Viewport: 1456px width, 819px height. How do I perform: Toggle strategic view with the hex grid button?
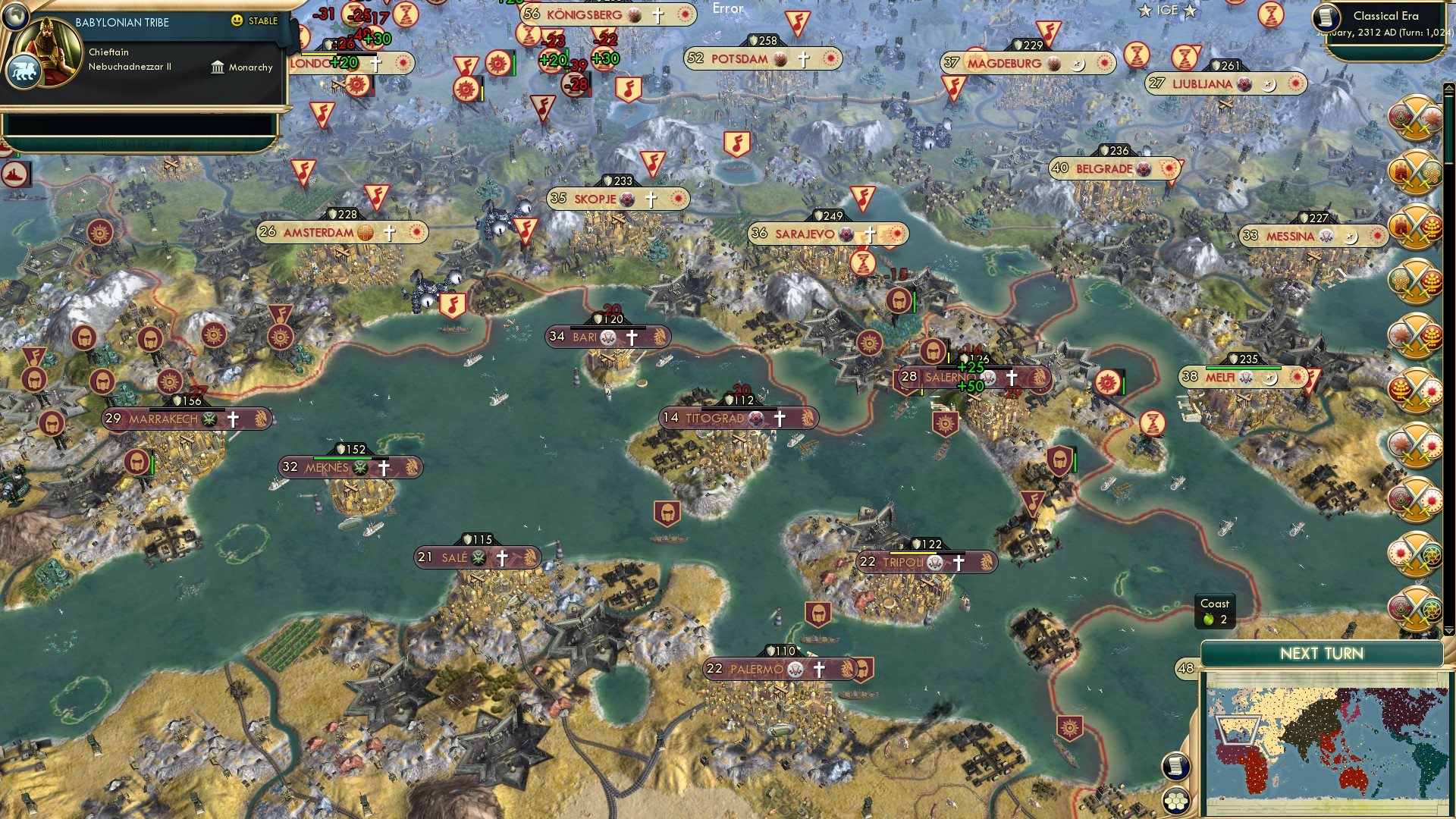point(1175,802)
